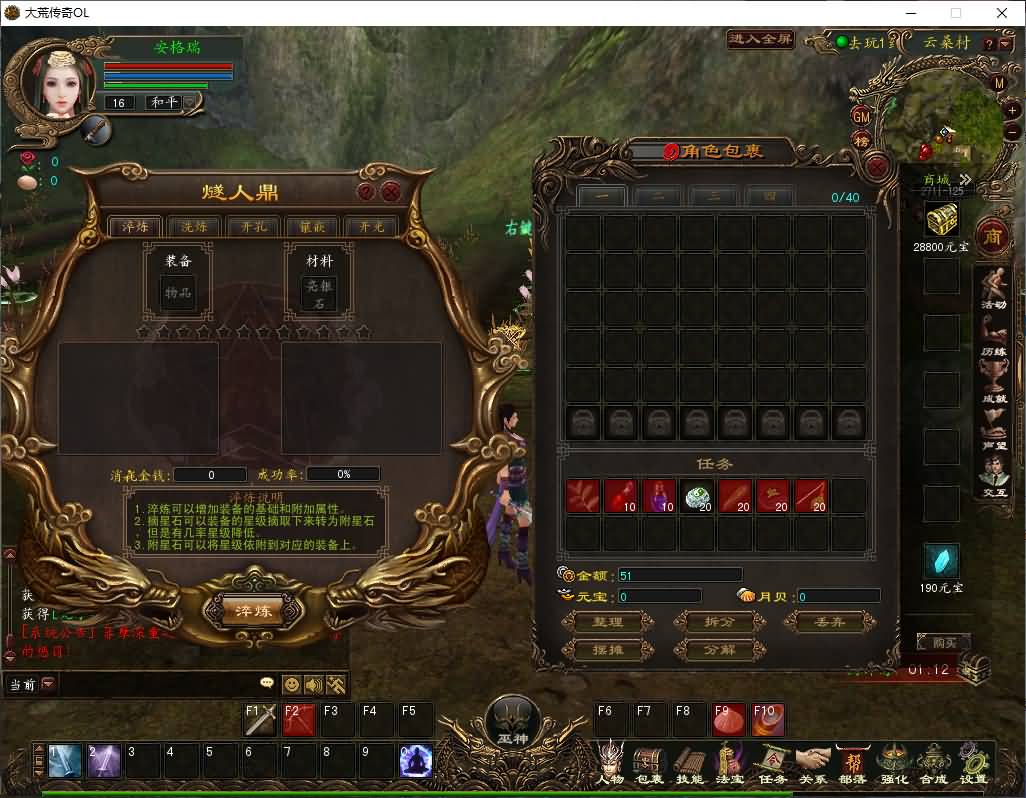
Task: Open the 技能 skills menu icon
Action: point(689,764)
